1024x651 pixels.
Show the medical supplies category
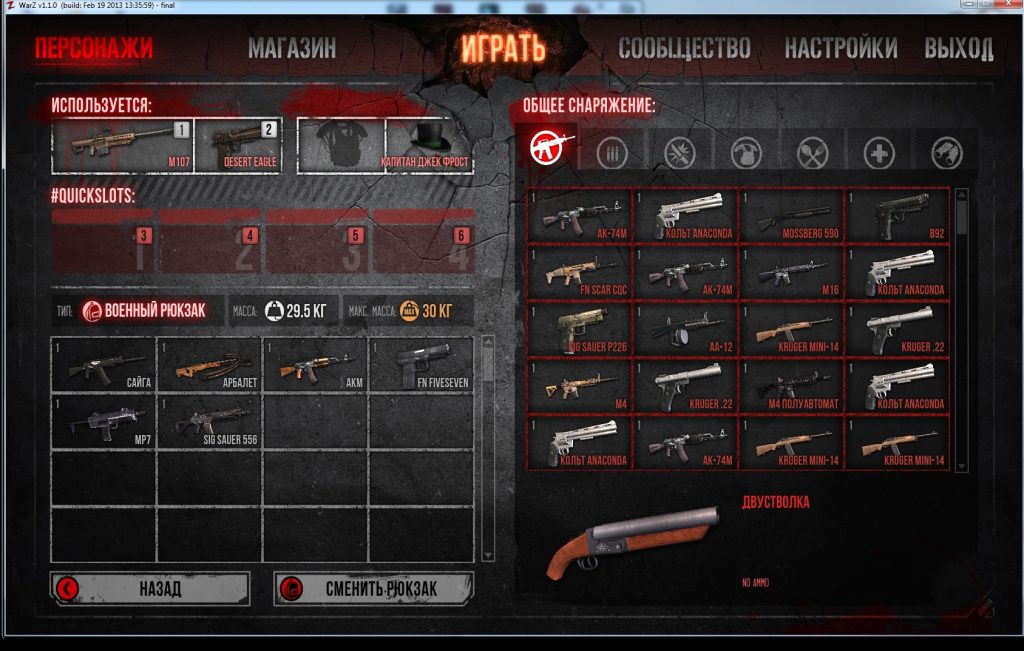879,152
